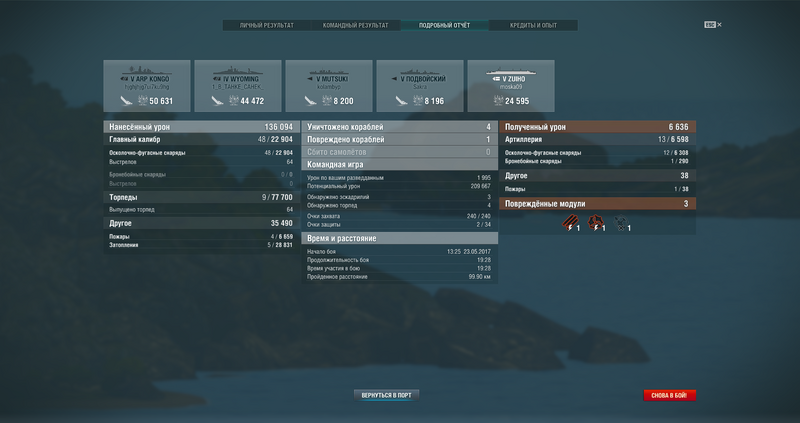Switch to the Личный результат tab
The image size is (800, 423).
coord(266,25)
